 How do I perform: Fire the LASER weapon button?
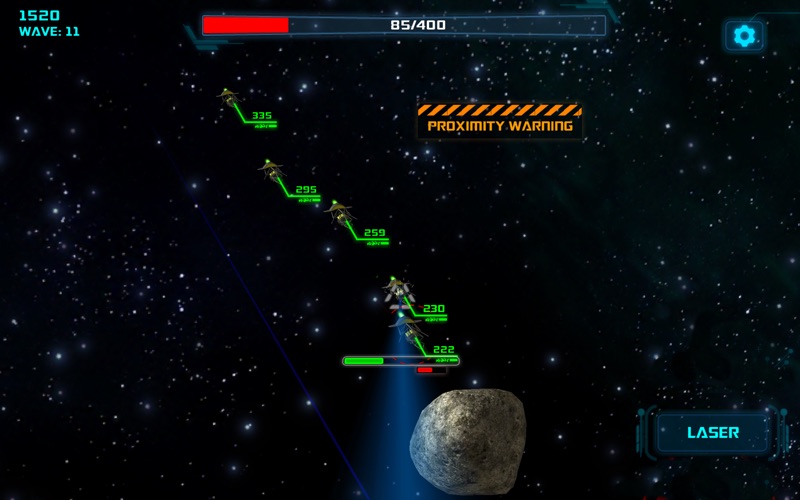713,433
